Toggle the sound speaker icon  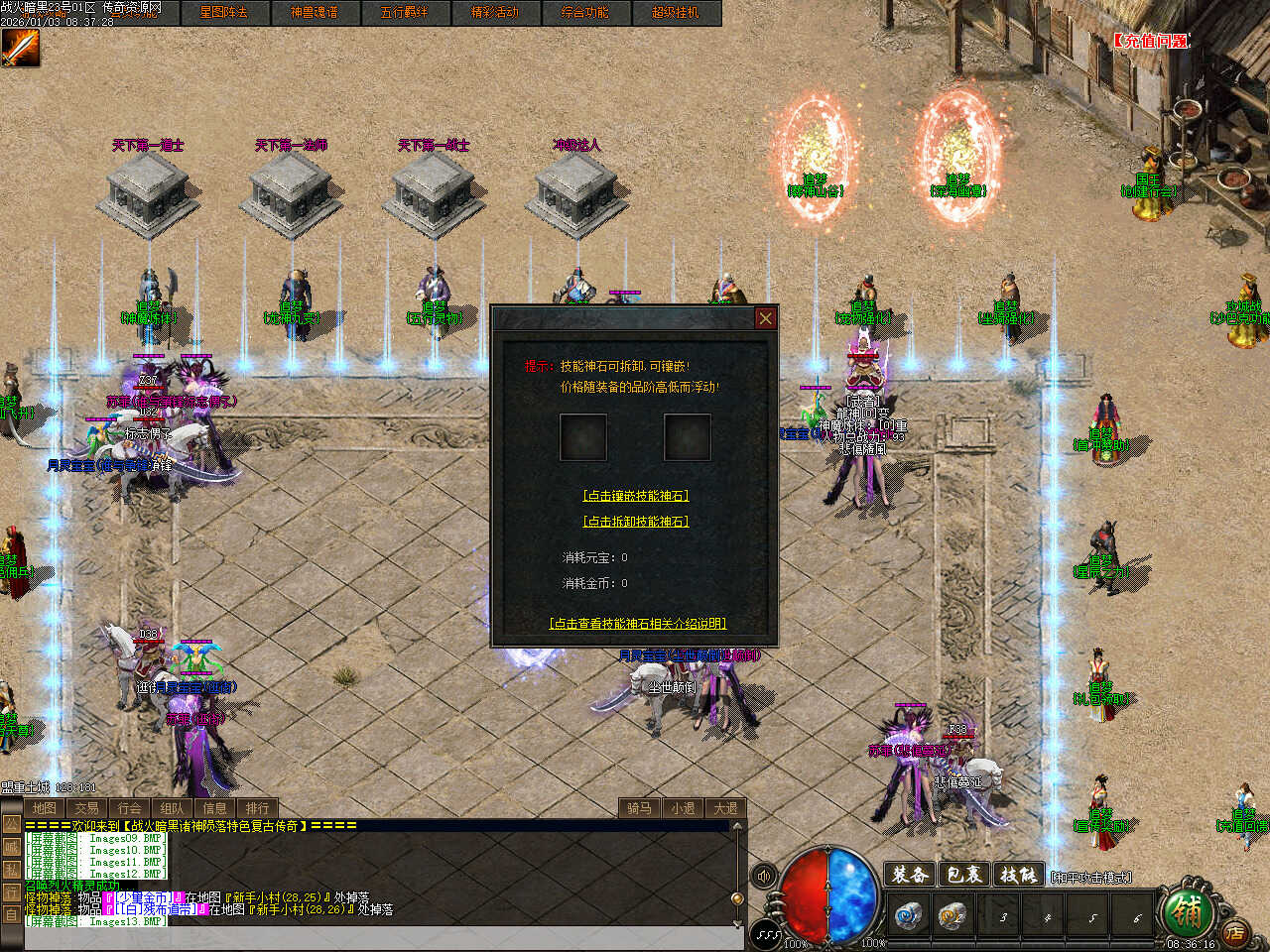tap(764, 876)
